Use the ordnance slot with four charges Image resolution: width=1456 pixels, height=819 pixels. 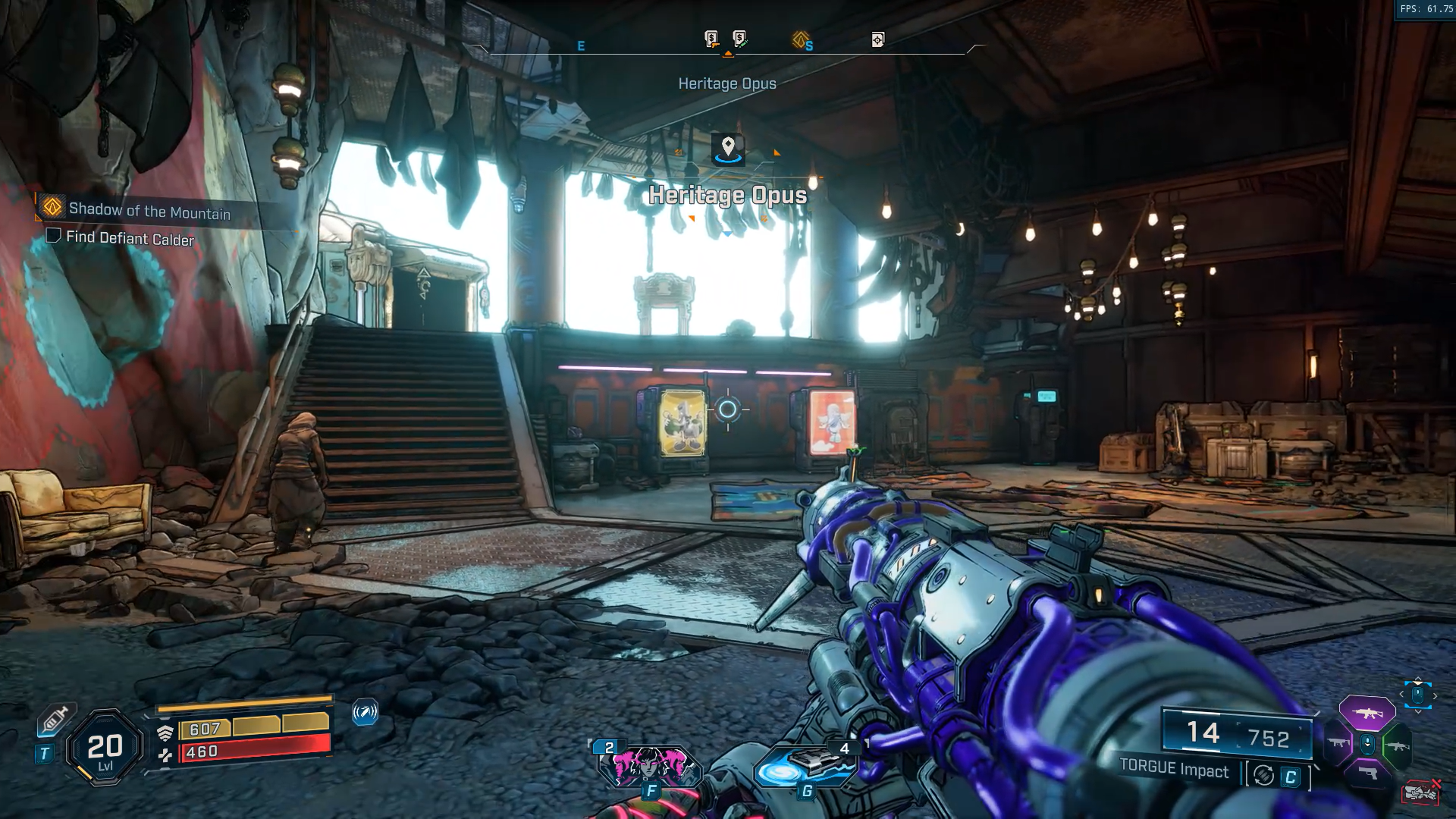pos(805,764)
